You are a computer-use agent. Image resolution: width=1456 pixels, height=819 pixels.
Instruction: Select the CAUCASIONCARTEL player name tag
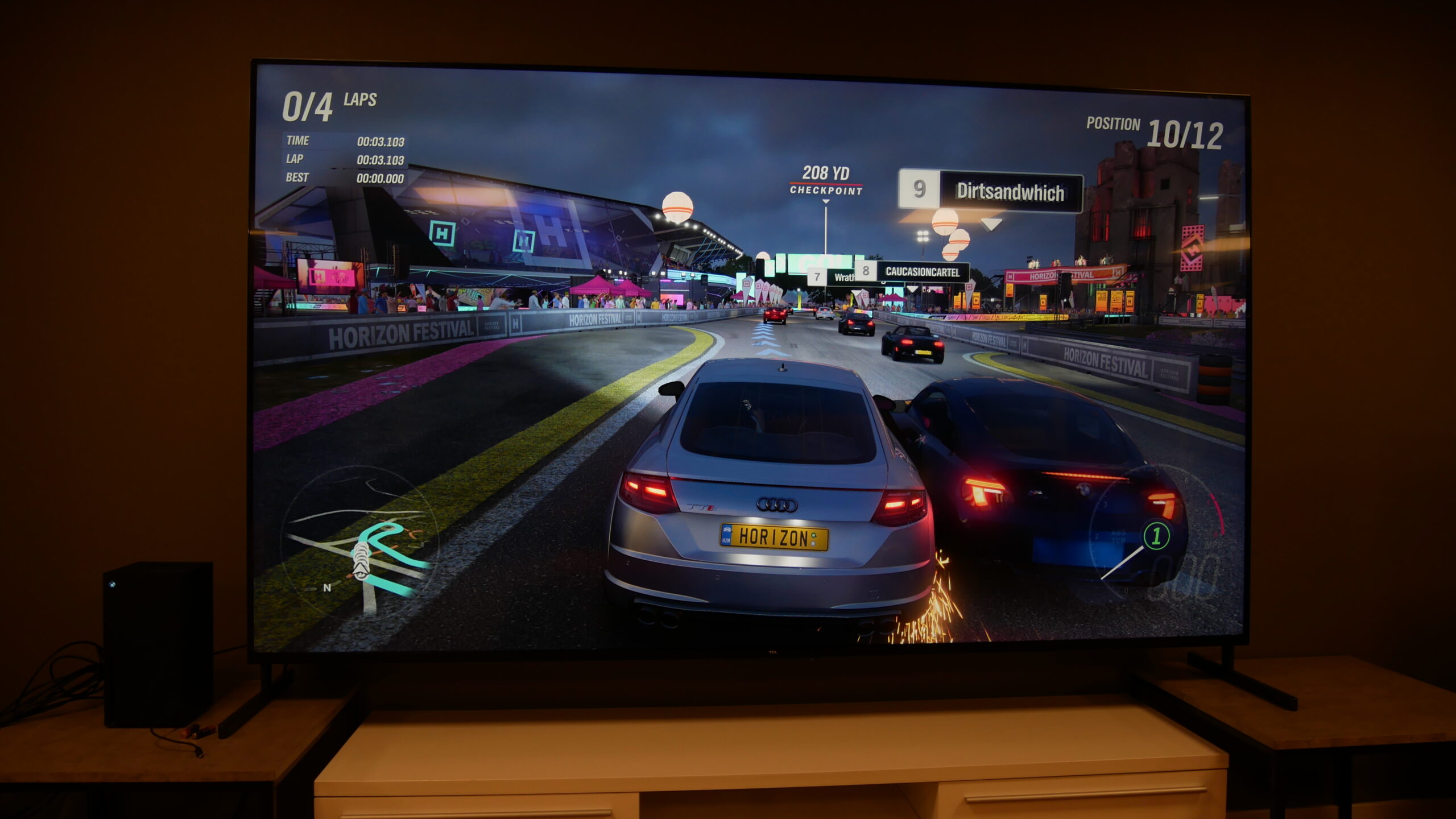(922, 272)
